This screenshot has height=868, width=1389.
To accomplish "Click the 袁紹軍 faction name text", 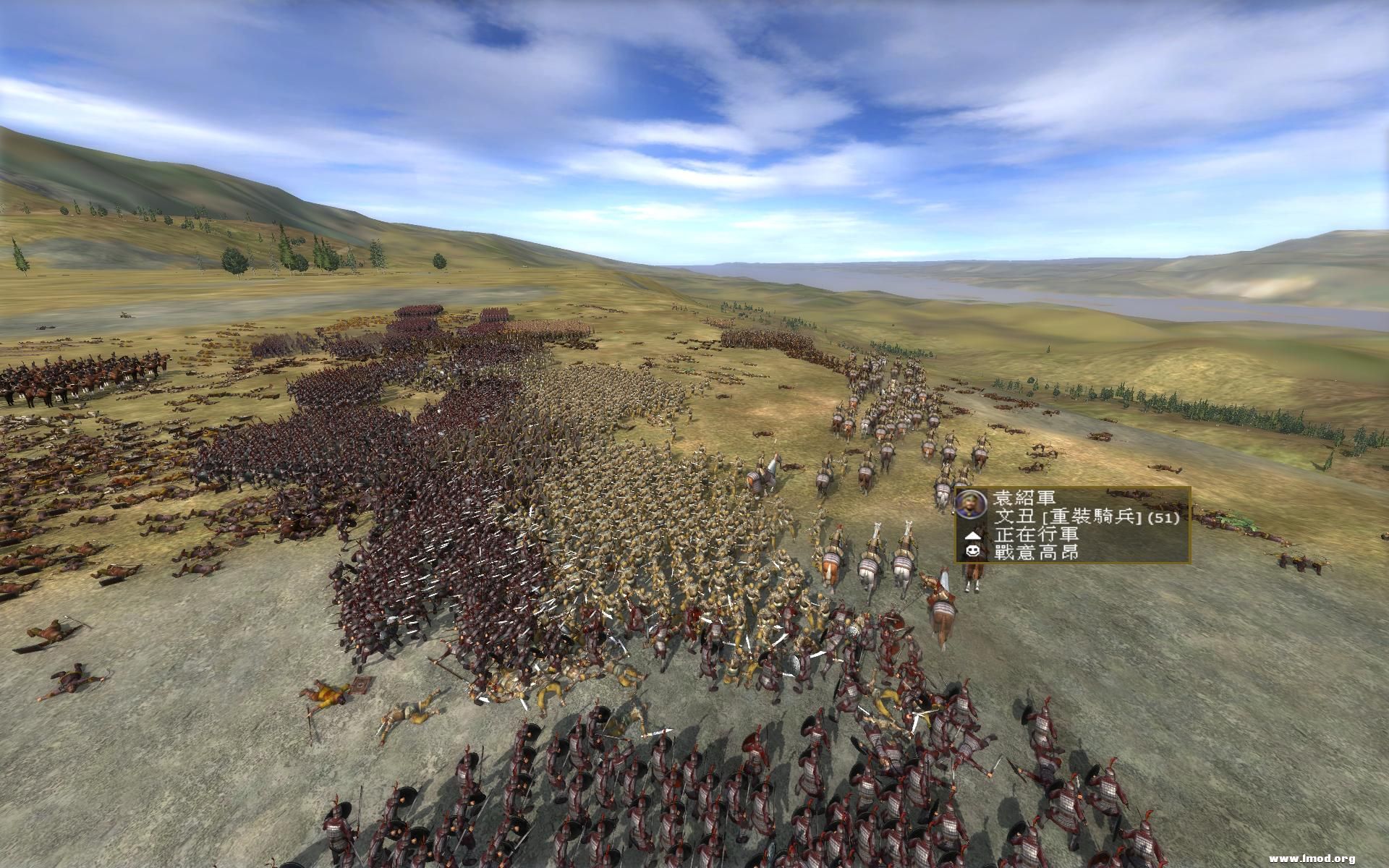I will click(x=1025, y=499).
